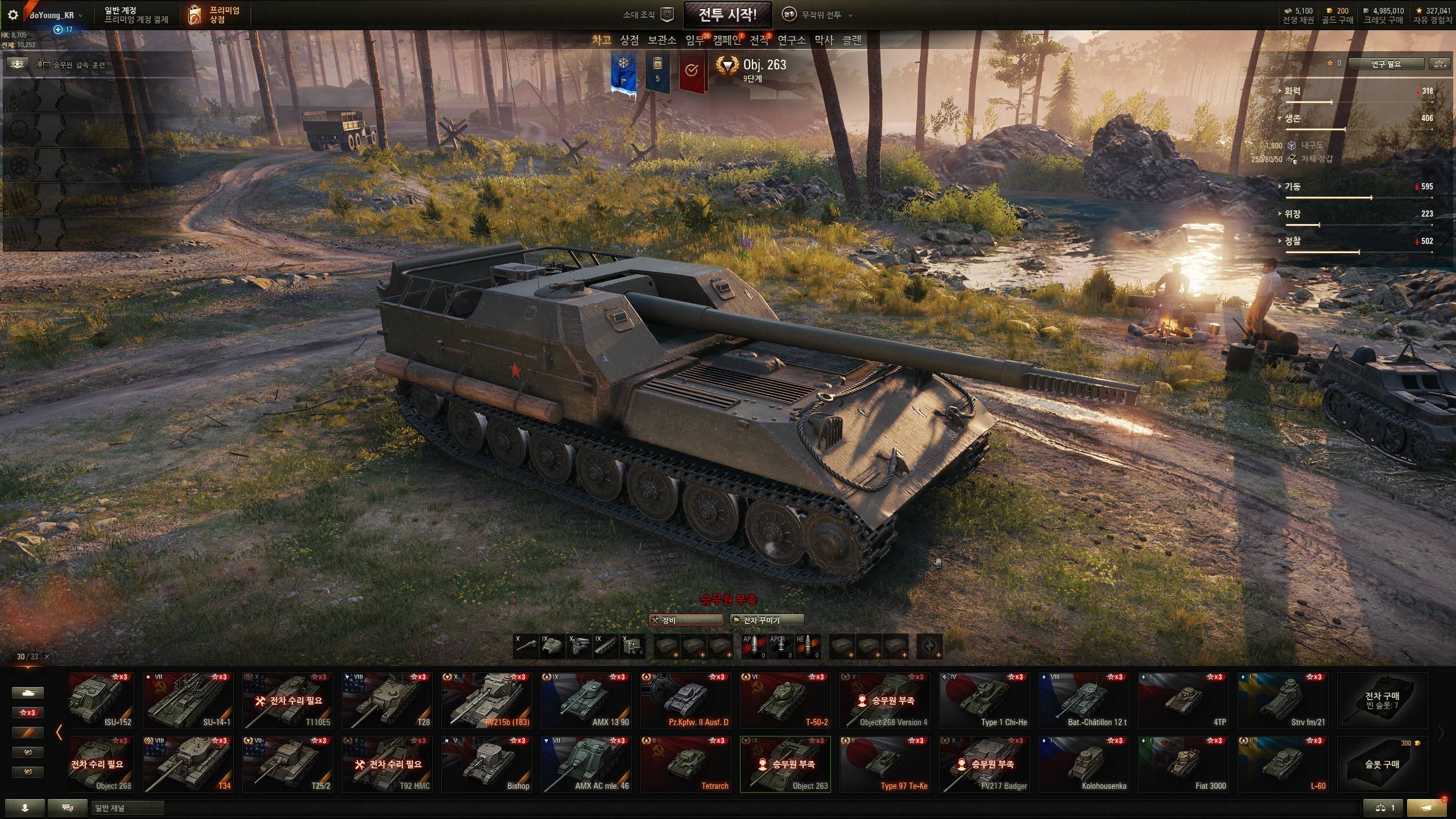This screenshot has height=819, width=1456.
Task: Click the 전차 구매 buy tank tile
Action: [1382, 701]
